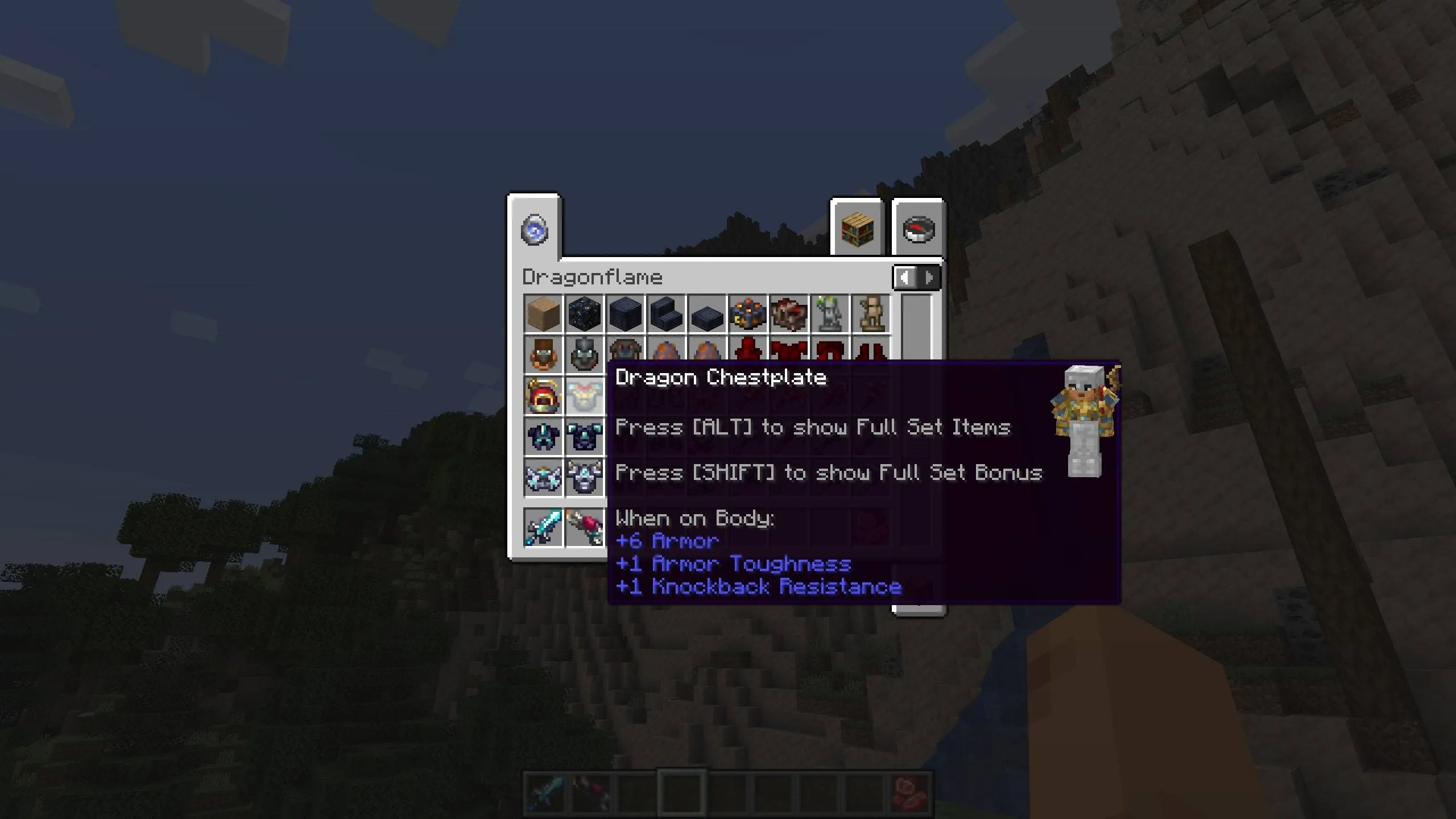Select the red-gold ringed helmet item
This screenshot has height=819, width=1456.
point(543,395)
